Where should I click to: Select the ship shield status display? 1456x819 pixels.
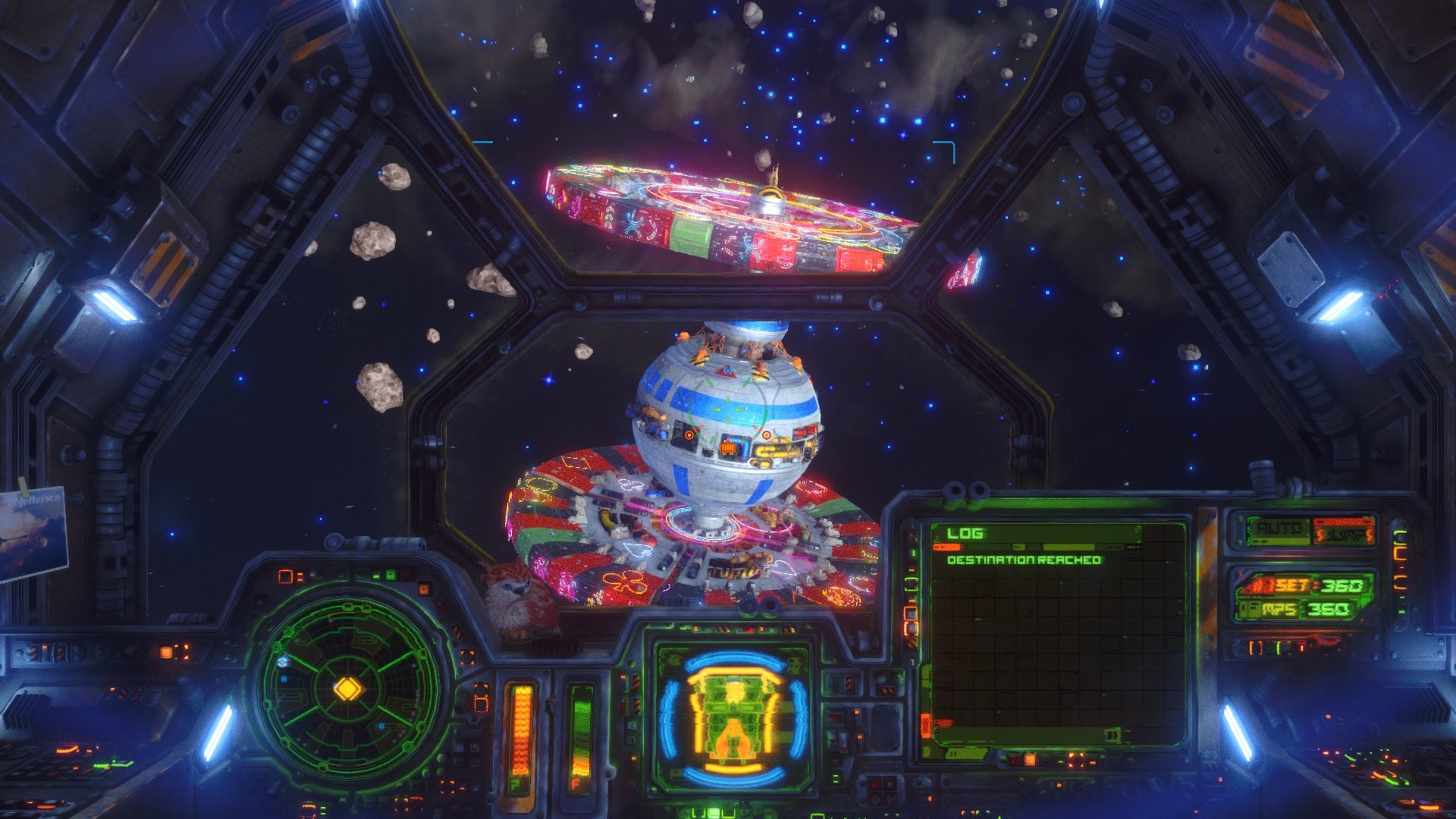click(x=733, y=717)
